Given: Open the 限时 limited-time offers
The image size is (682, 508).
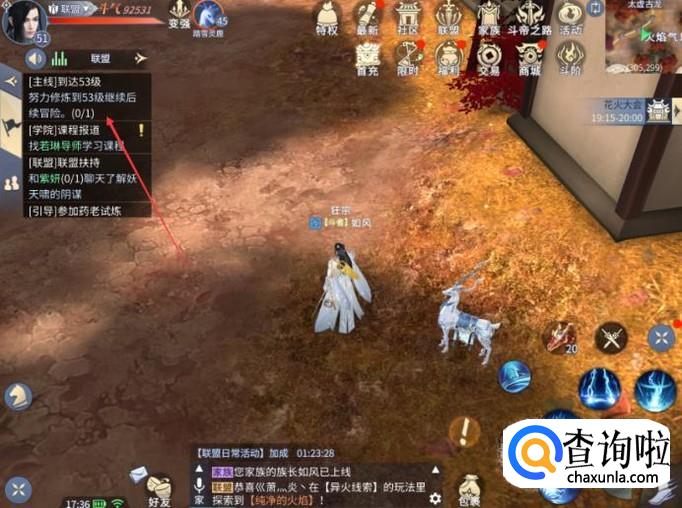Looking at the screenshot, I should (x=406, y=58).
